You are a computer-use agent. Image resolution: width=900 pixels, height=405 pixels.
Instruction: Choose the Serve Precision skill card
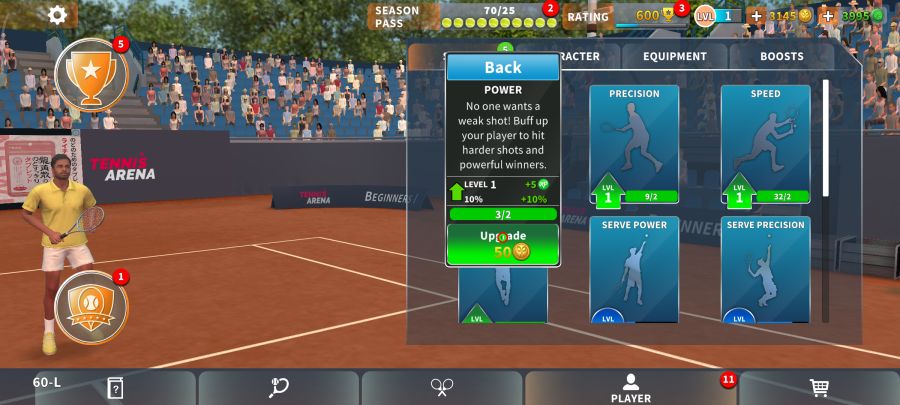tap(765, 269)
